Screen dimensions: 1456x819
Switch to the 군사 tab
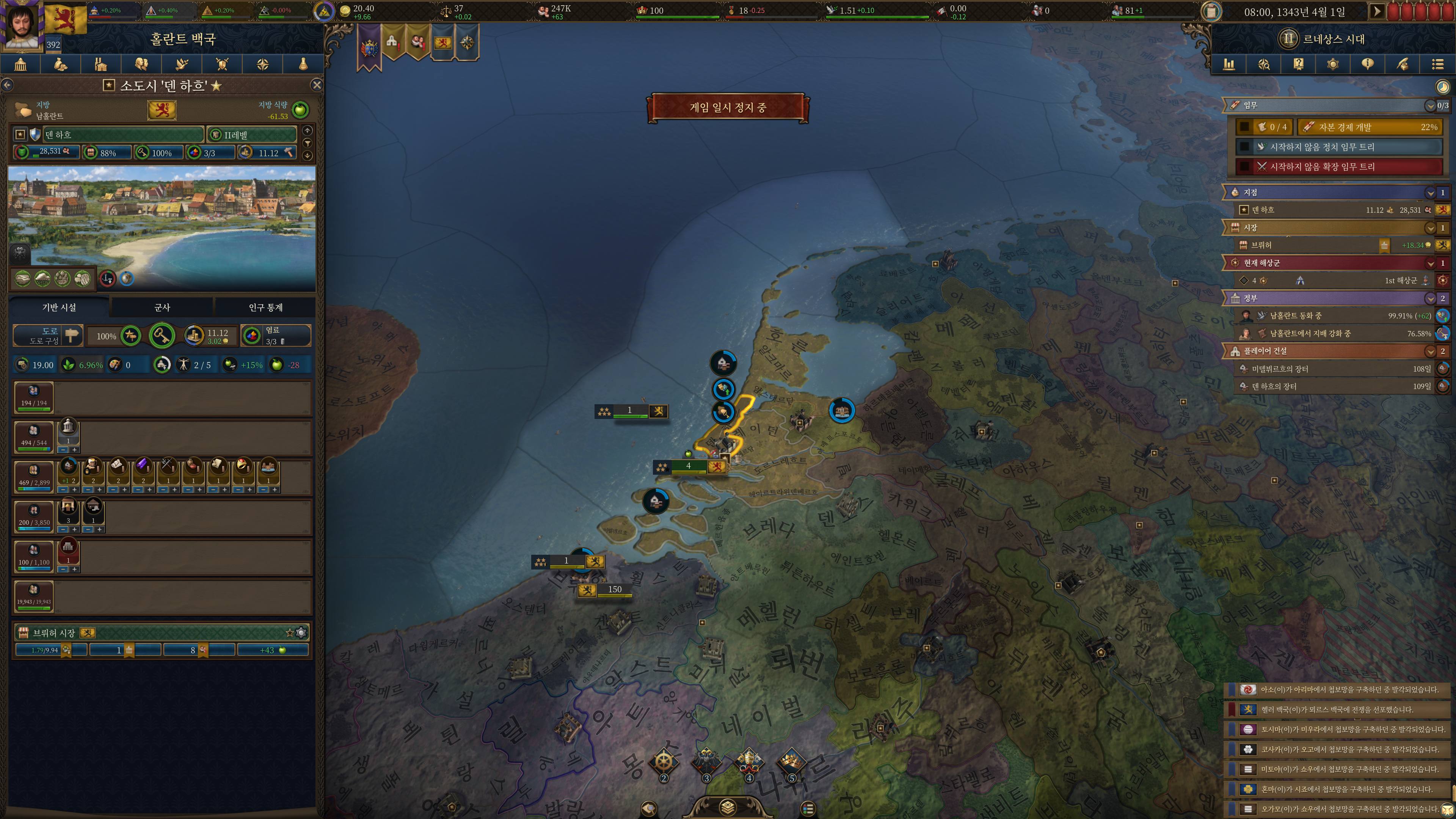[162, 308]
